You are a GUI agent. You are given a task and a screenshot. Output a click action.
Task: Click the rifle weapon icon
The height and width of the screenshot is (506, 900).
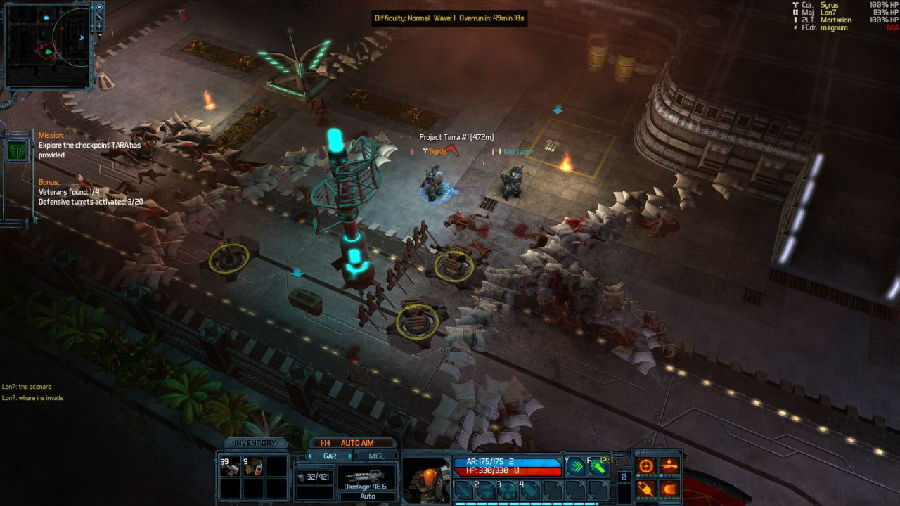pos(363,475)
